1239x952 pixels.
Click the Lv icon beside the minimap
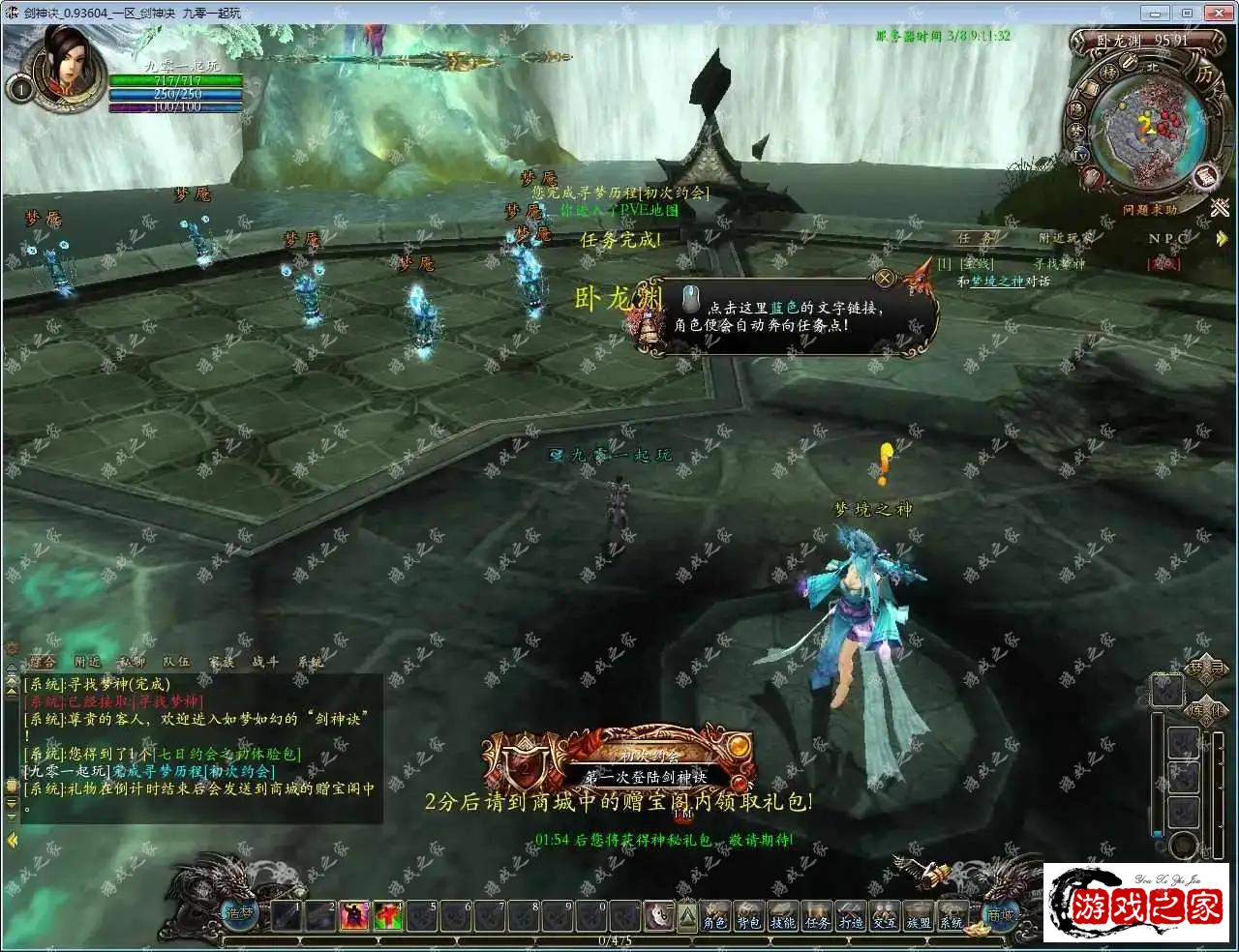point(1080,156)
